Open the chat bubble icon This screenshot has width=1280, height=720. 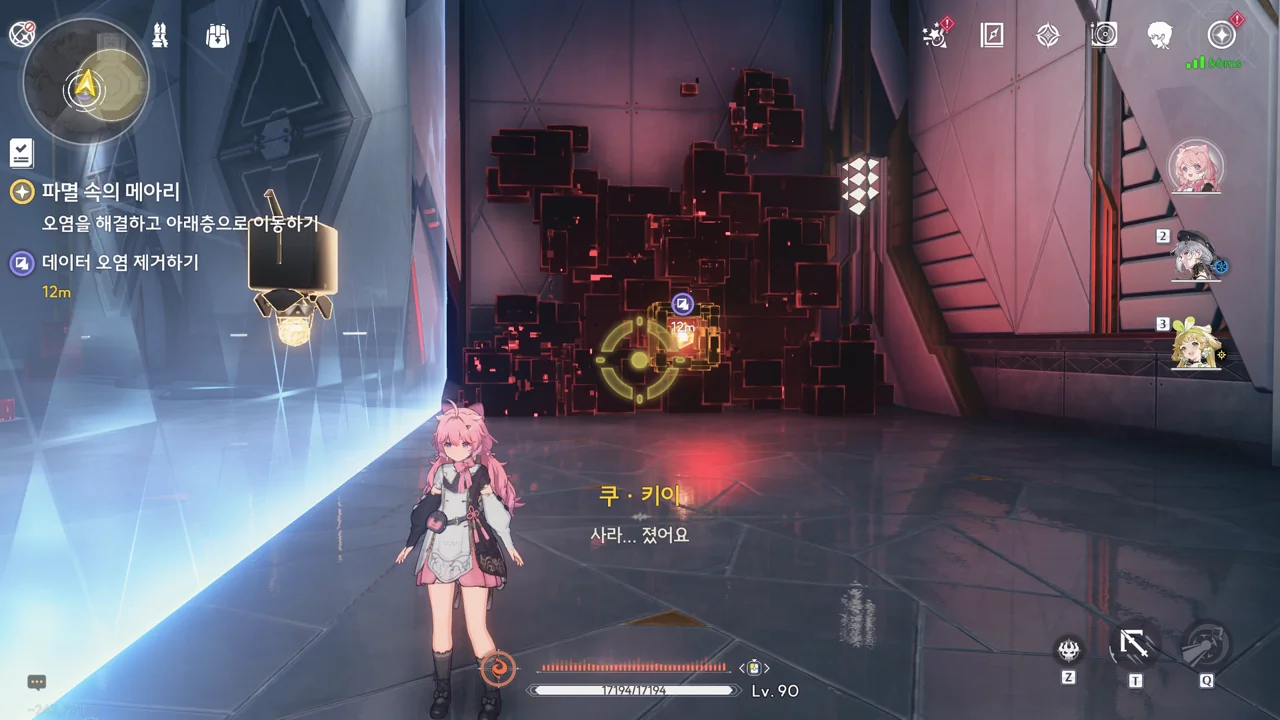37,682
